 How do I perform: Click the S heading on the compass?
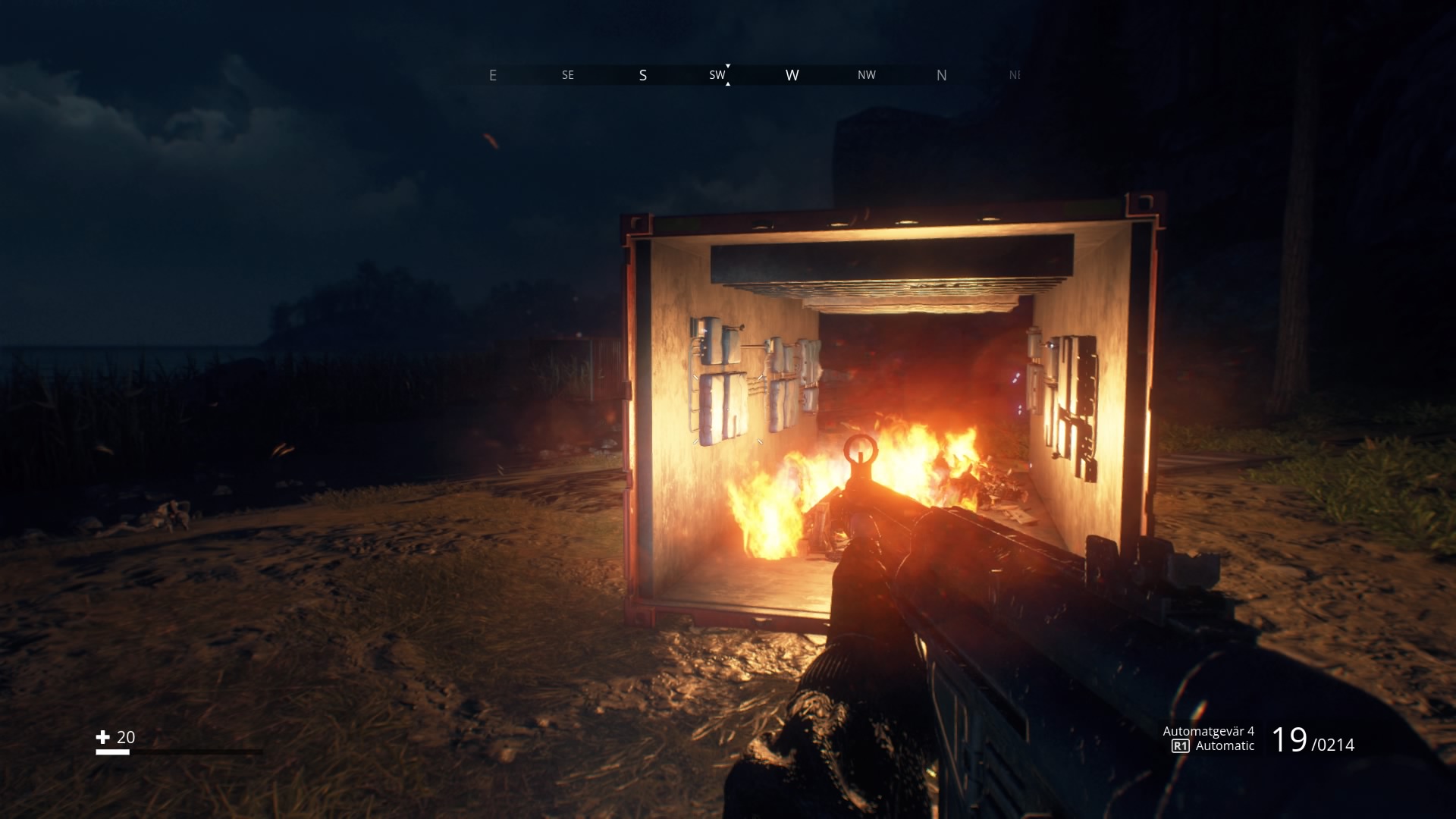coord(642,75)
